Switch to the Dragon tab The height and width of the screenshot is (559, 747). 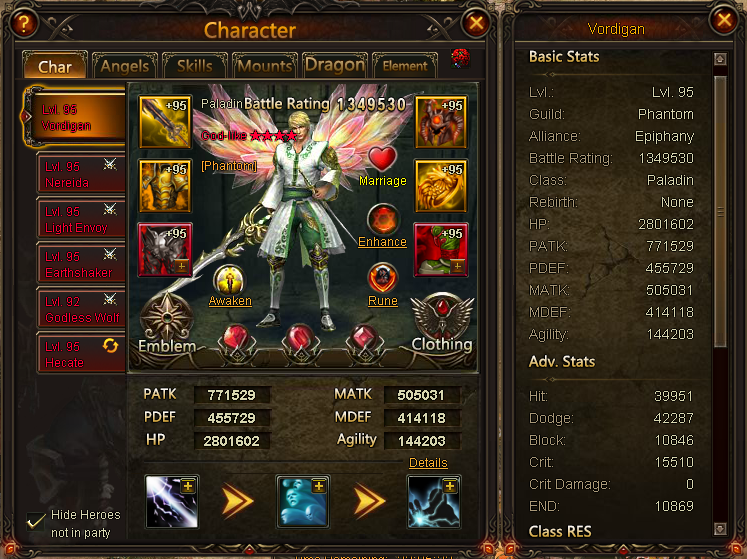pos(334,65)
